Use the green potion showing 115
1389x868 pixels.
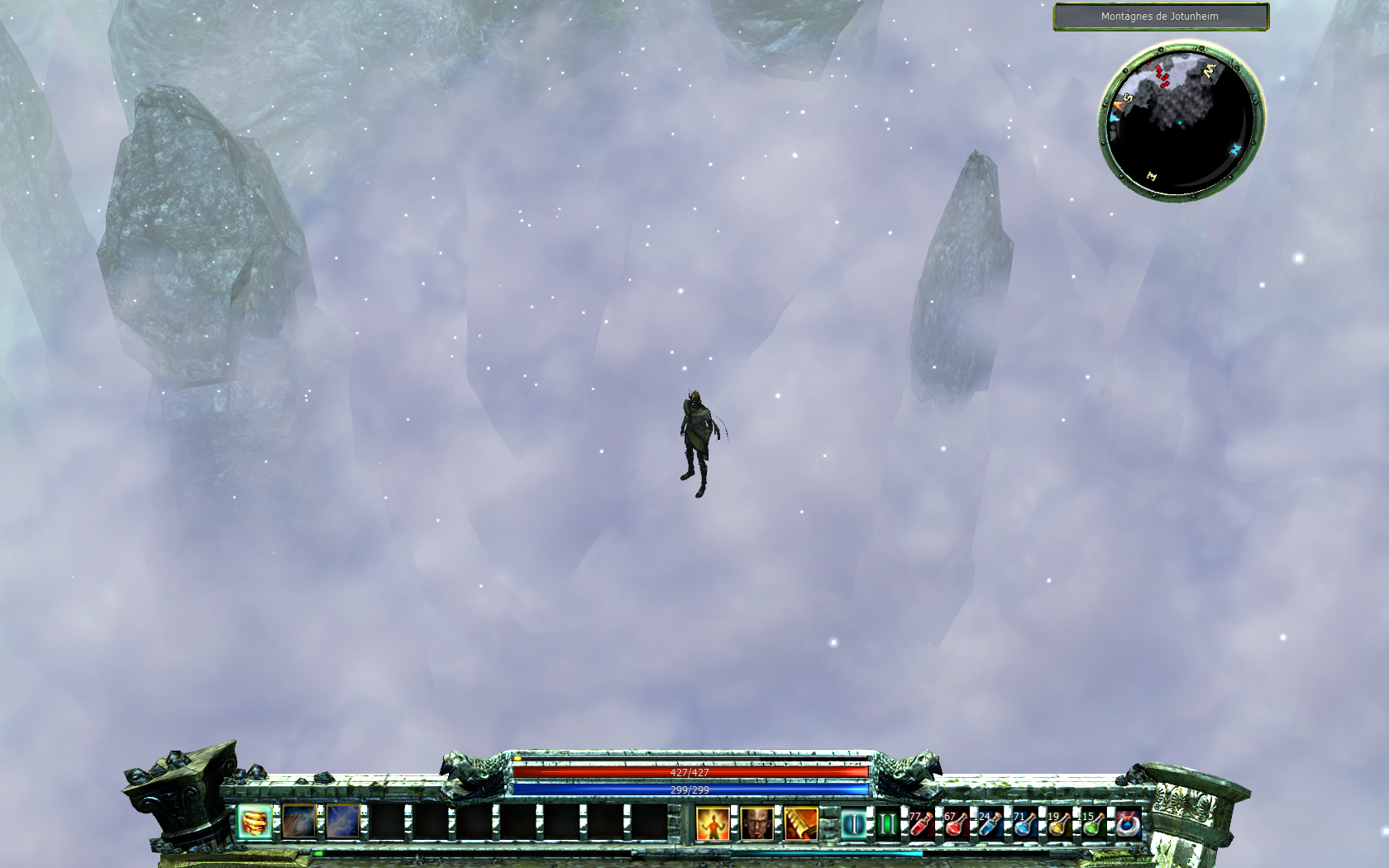[1094, 824]
